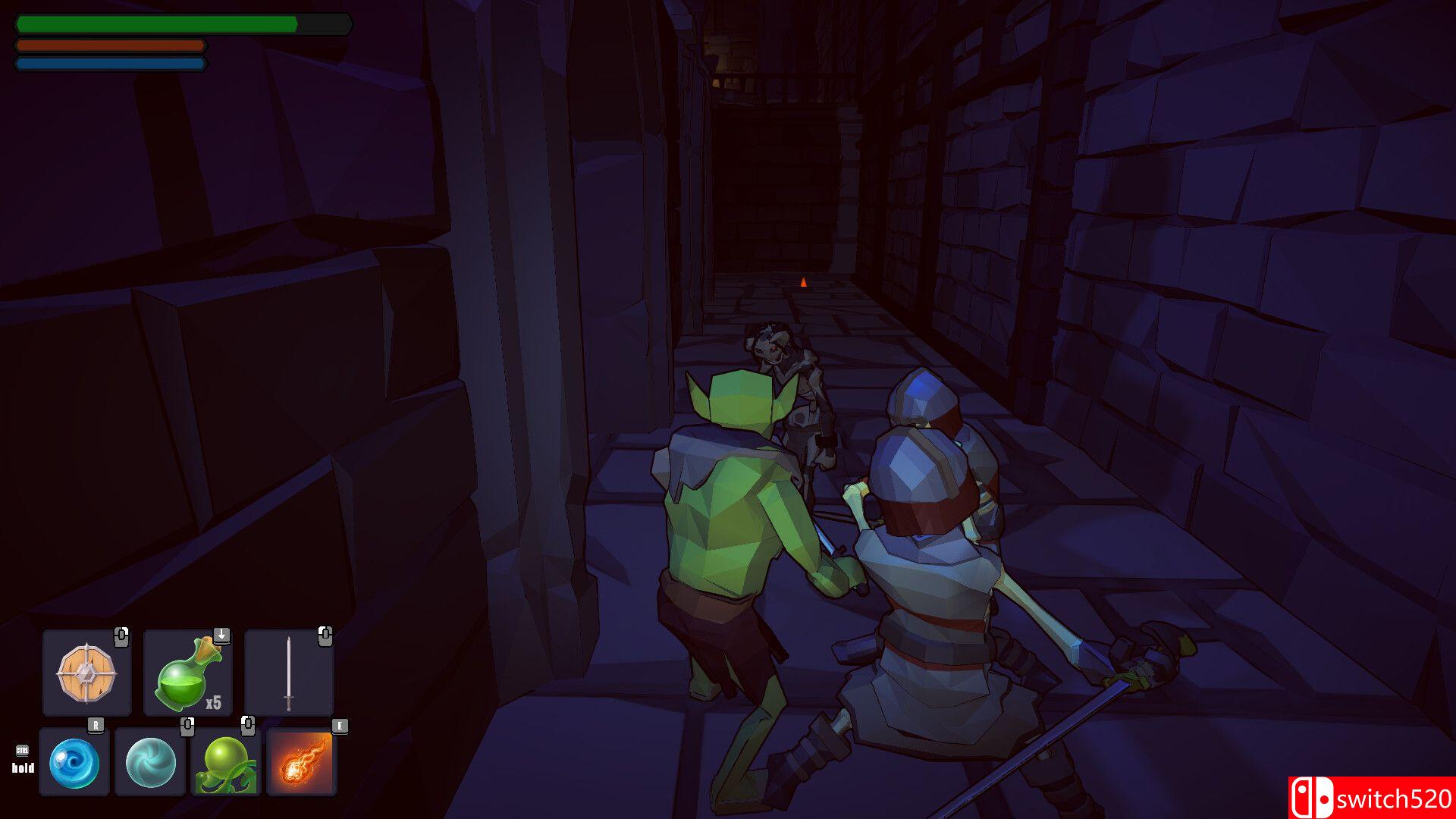
Task: Activate the green orb vine spell
Action: (226, 762)
